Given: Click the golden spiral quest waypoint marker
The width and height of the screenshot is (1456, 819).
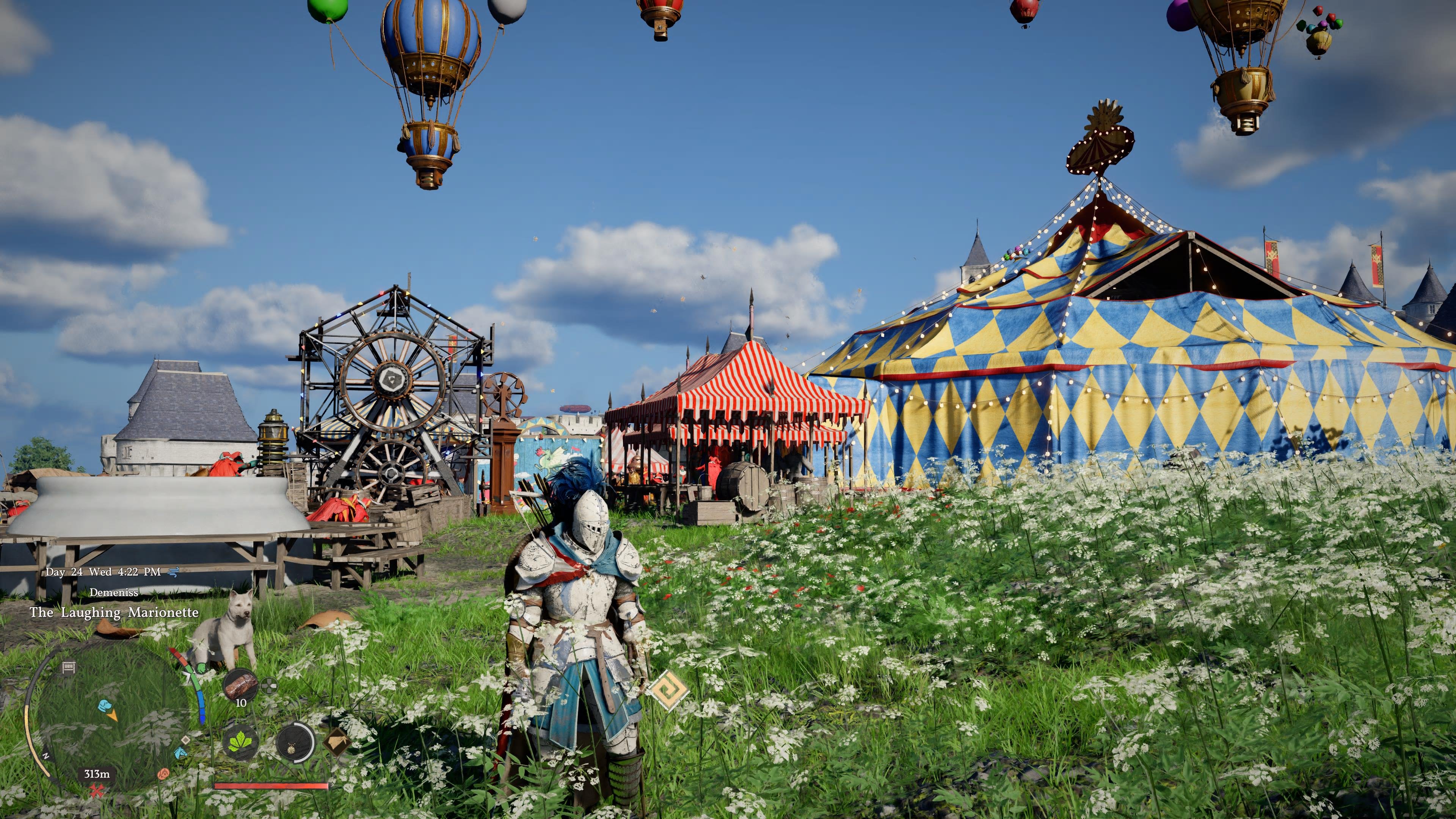Looking at the screenshot, I should (668, 690).
